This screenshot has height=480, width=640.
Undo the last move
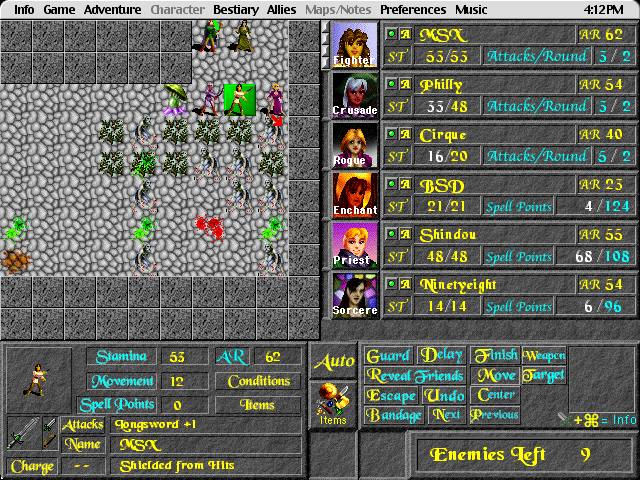click(x=445, y=395)
